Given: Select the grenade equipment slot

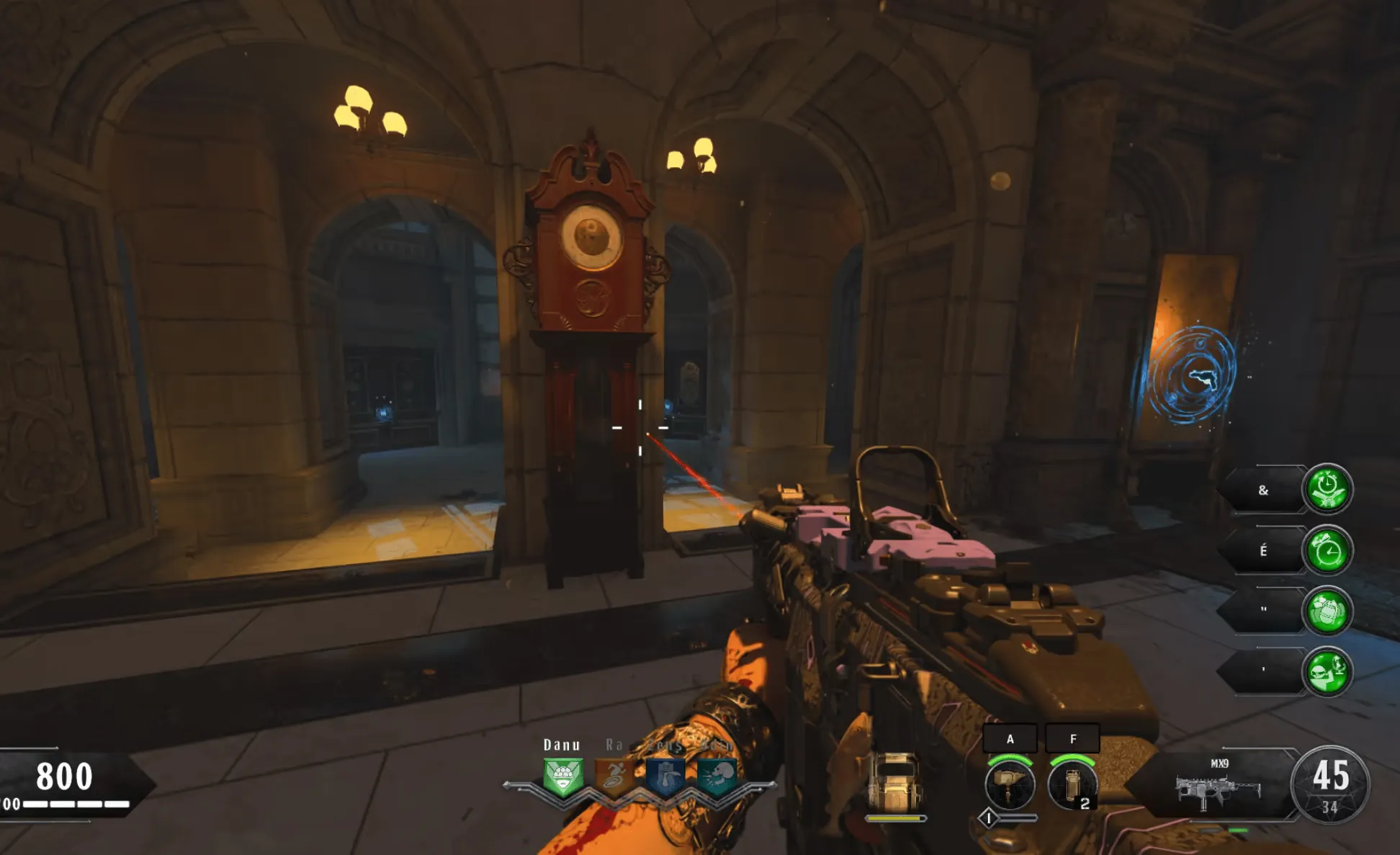Looking at the screenshot, I should [1072, 784].
